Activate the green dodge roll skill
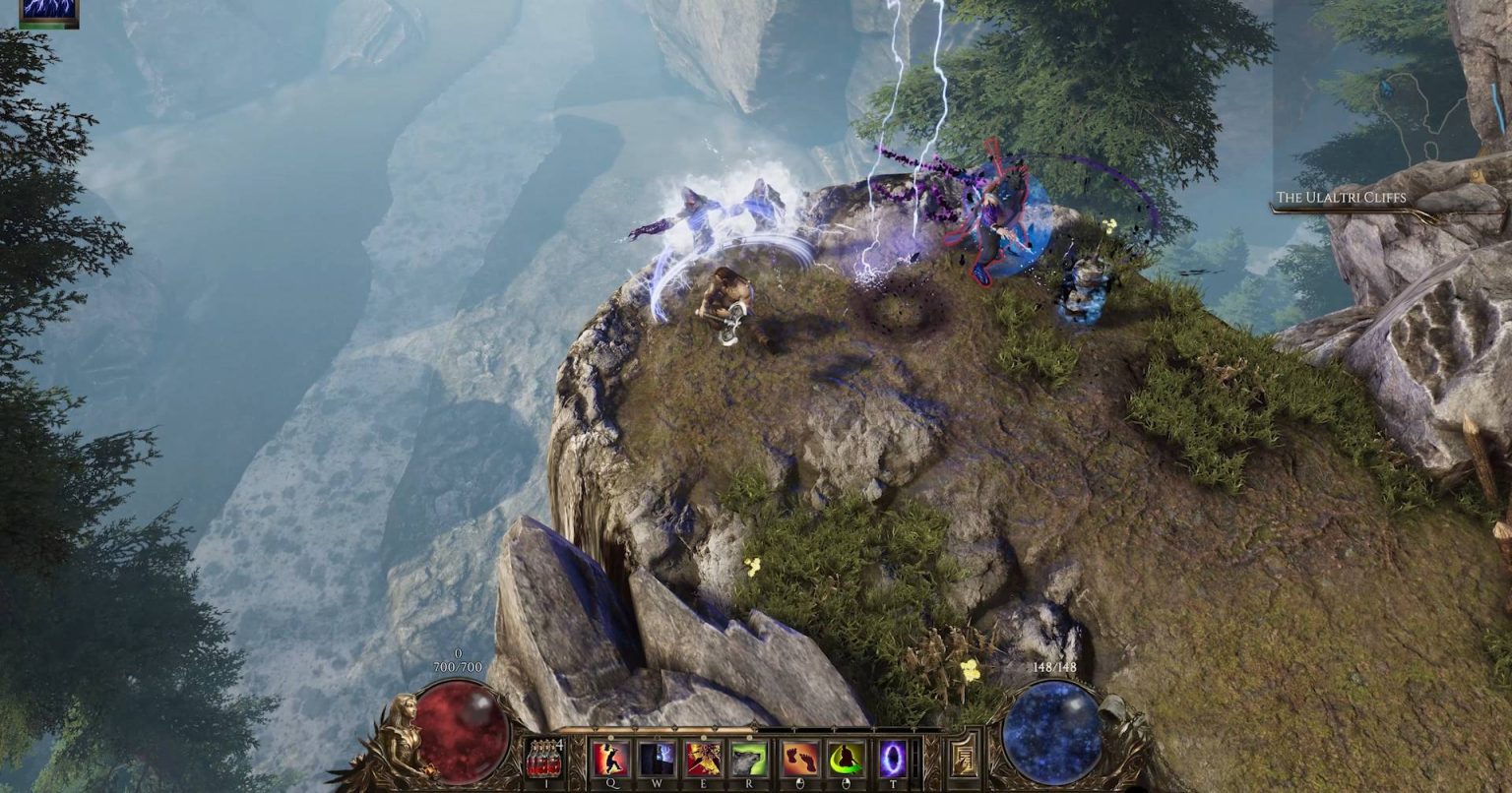The height and width of the screenshot is (793, 1512). point(846,760)
